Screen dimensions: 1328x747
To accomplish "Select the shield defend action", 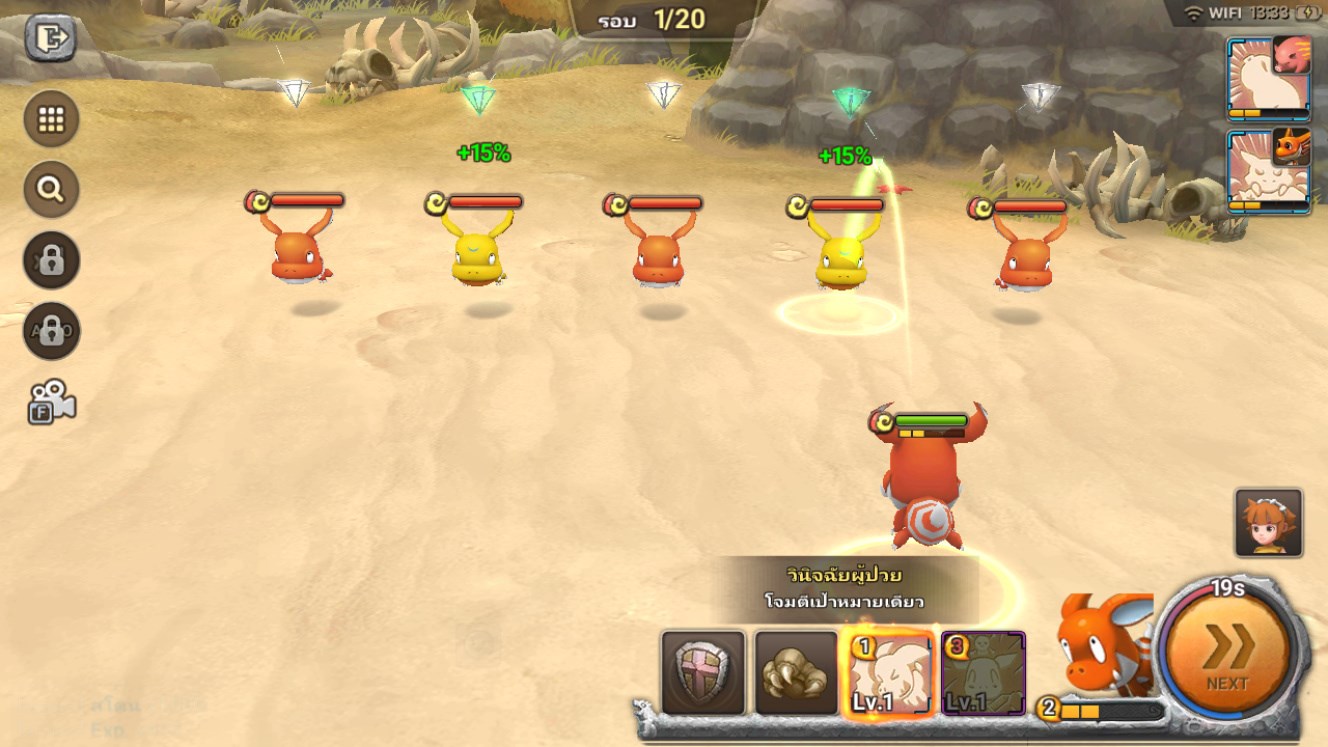I will point(703,672).
